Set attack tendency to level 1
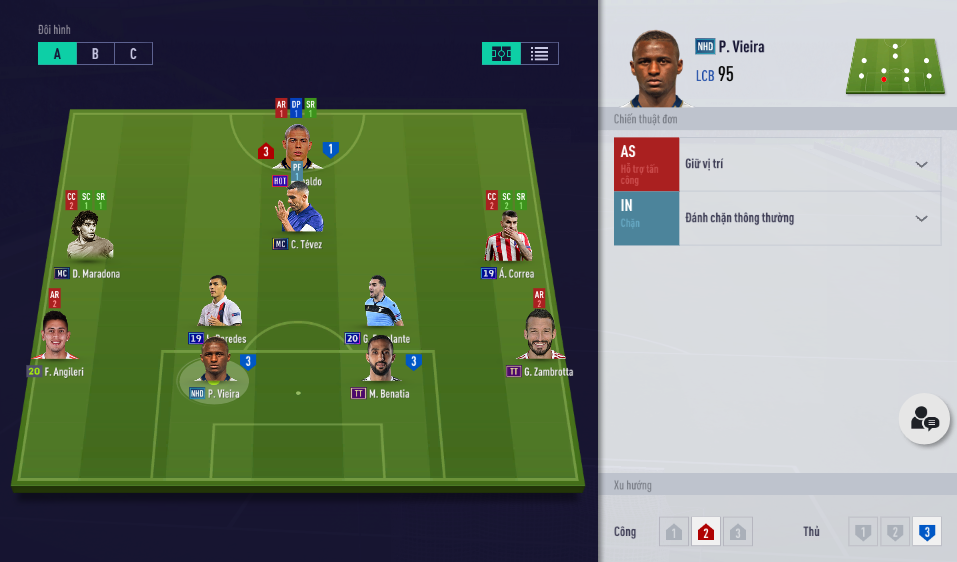This screenshot has height=562, width=957. pyautogui.click(x=674, y=532)
